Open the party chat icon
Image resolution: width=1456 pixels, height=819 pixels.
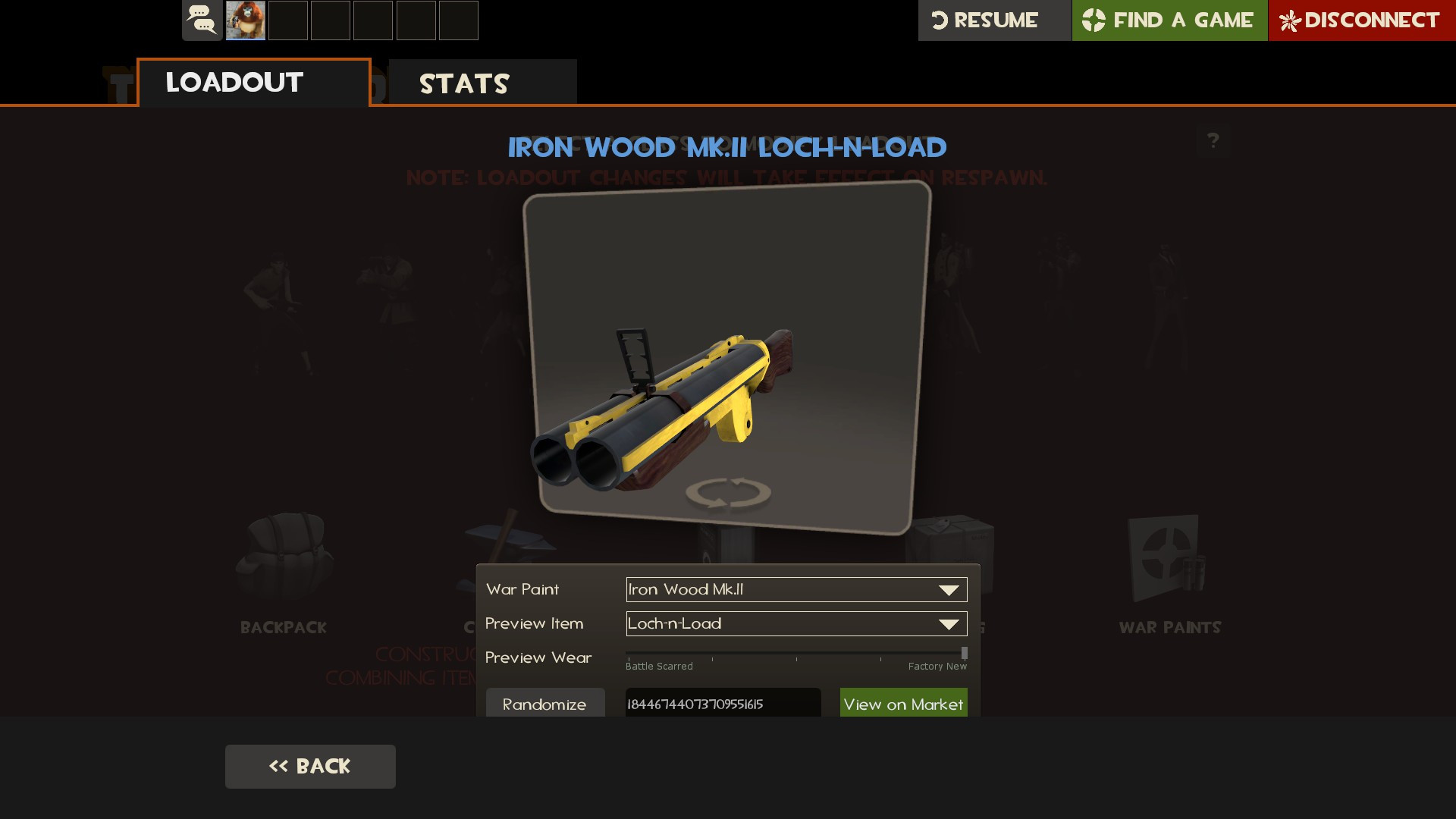click(202, 20)
